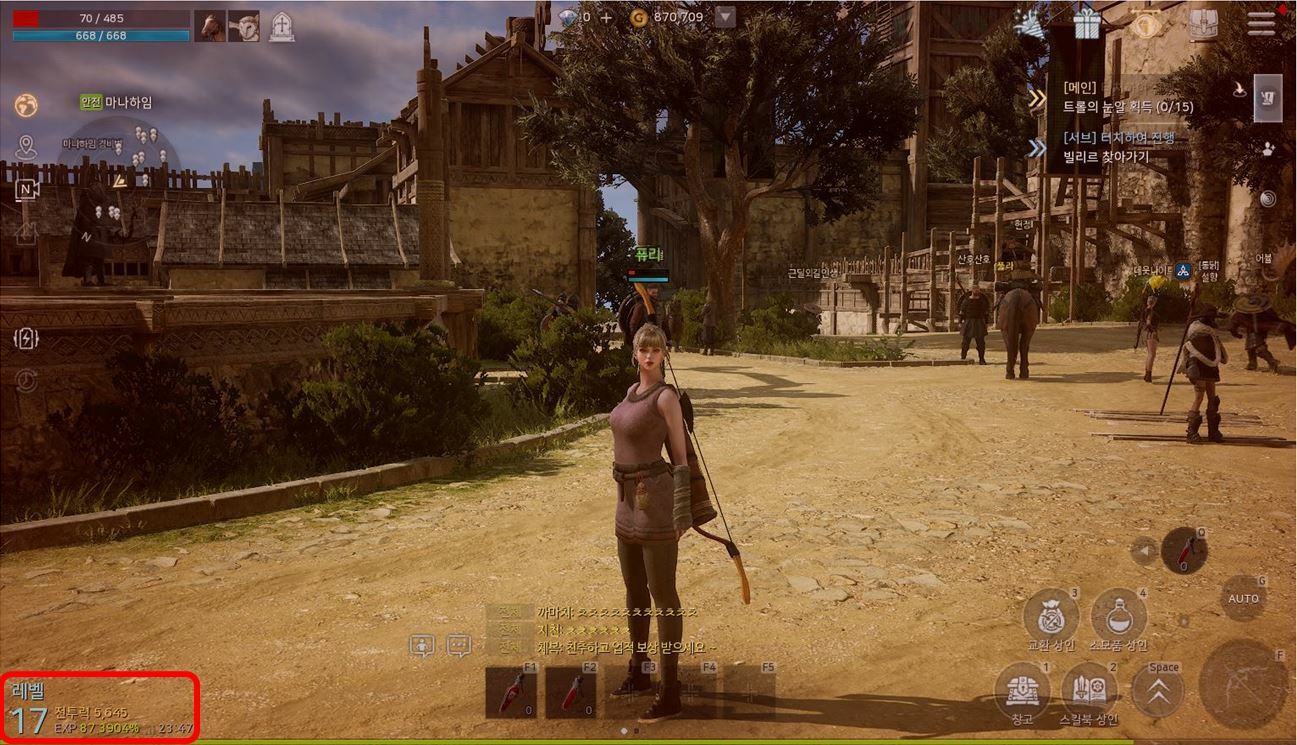Open the backpack inventory icon

pos(1203,24)
